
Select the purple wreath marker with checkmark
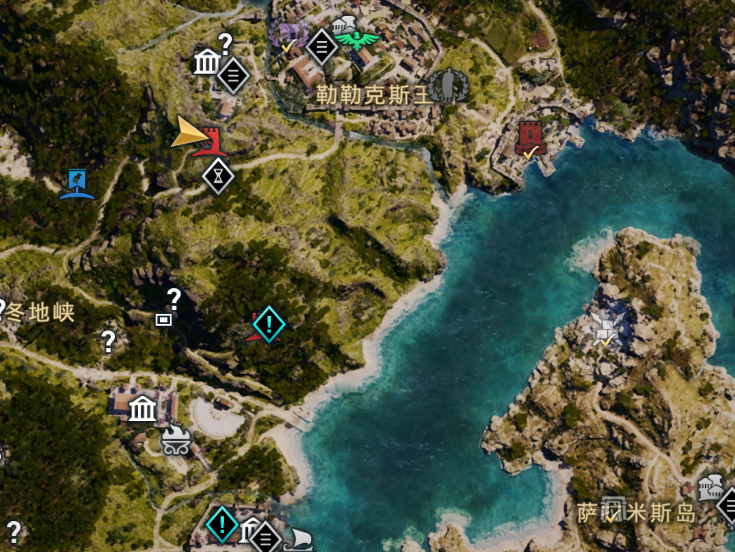tap(289, 37)
